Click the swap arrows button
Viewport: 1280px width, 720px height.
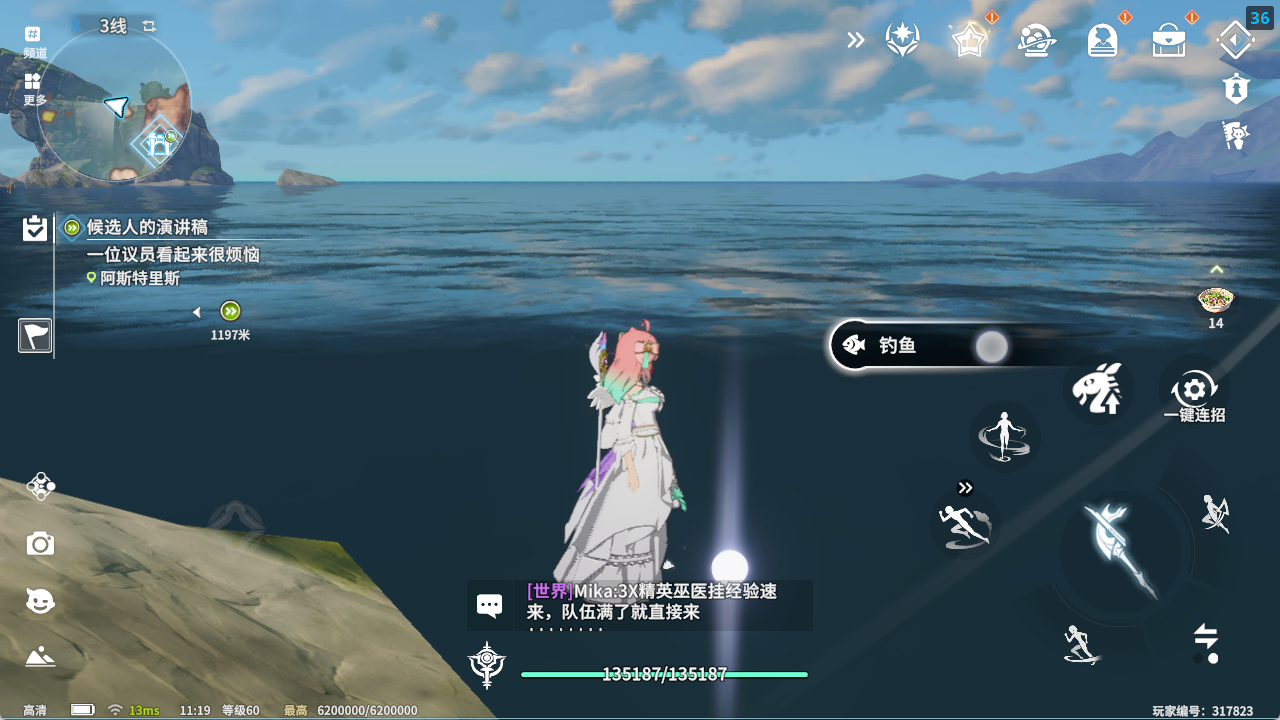tap(1206, 638)
